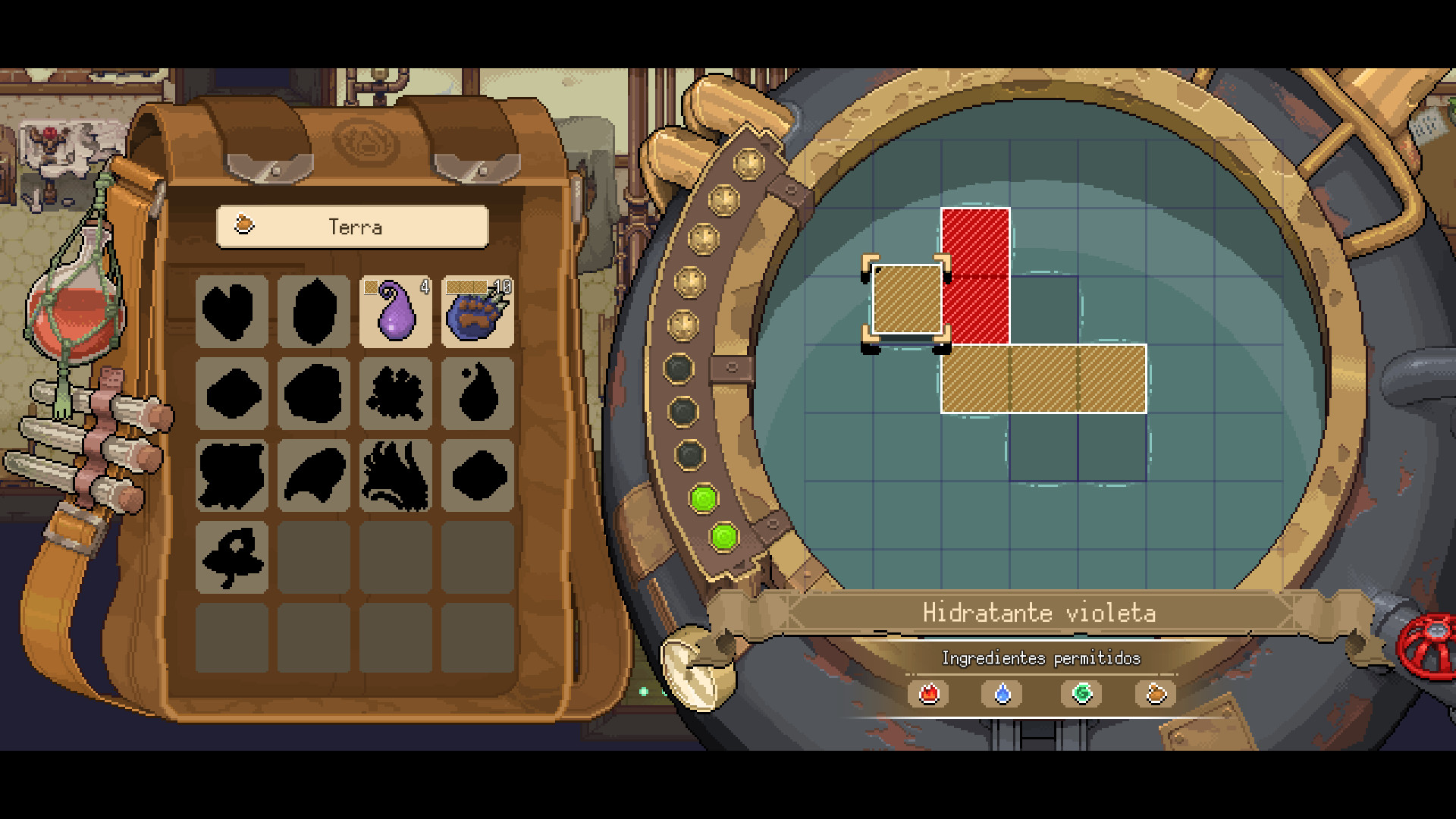Select the purple gourd ingredient slot
The image size is (1456, 819).
(395, 312)
